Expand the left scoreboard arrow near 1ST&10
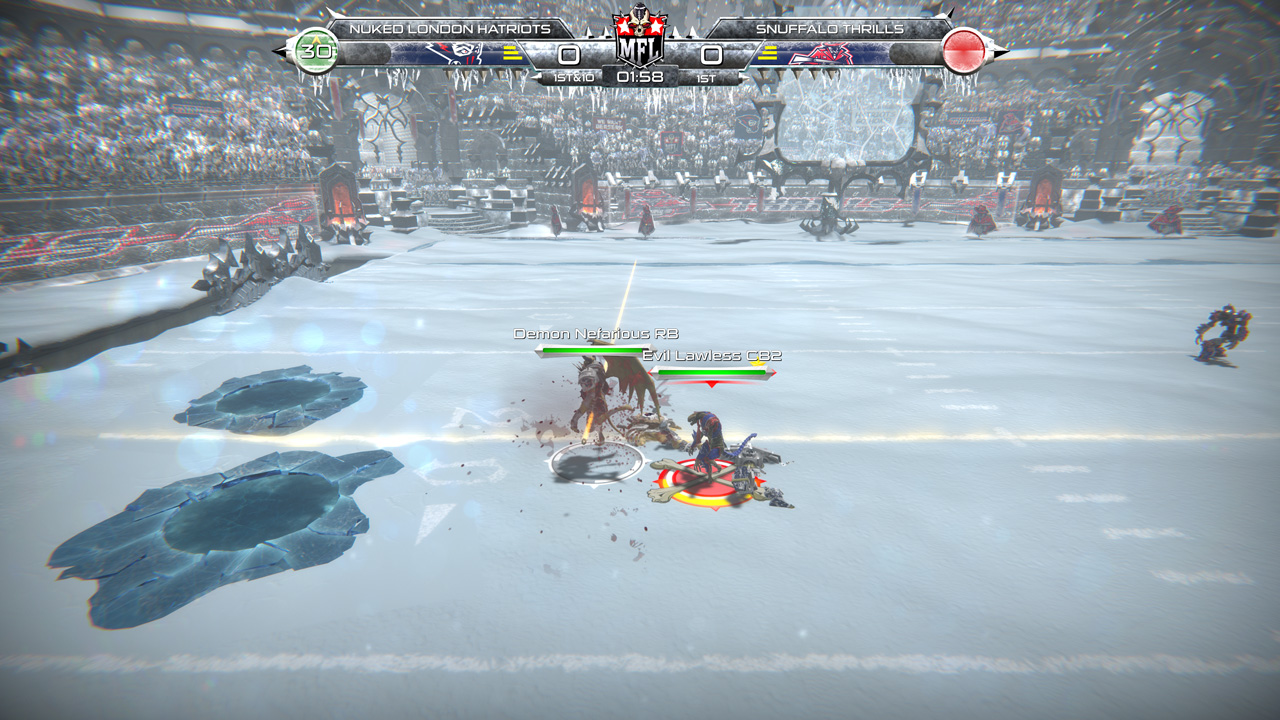 536,75
